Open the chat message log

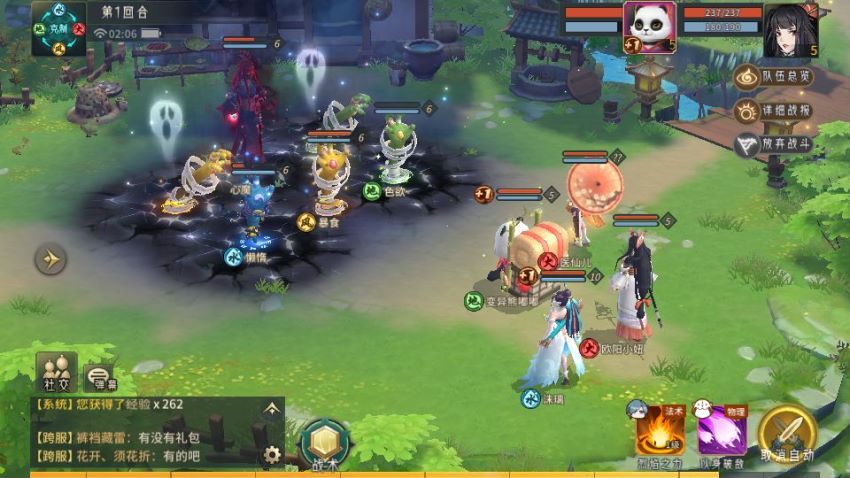click(x=140, y=436)
